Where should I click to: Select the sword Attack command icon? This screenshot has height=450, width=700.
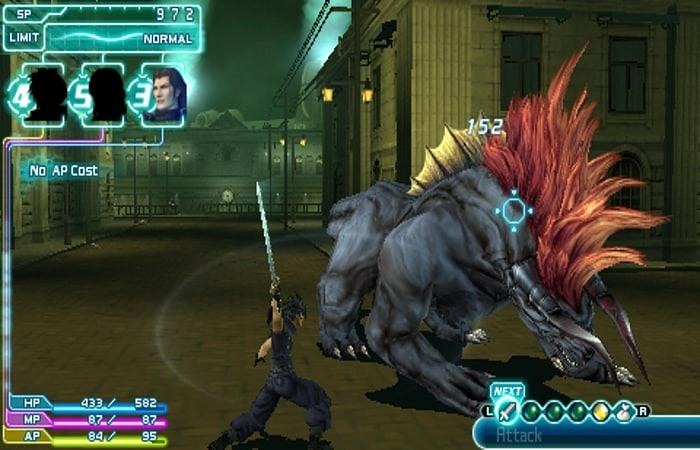point(508,410)
